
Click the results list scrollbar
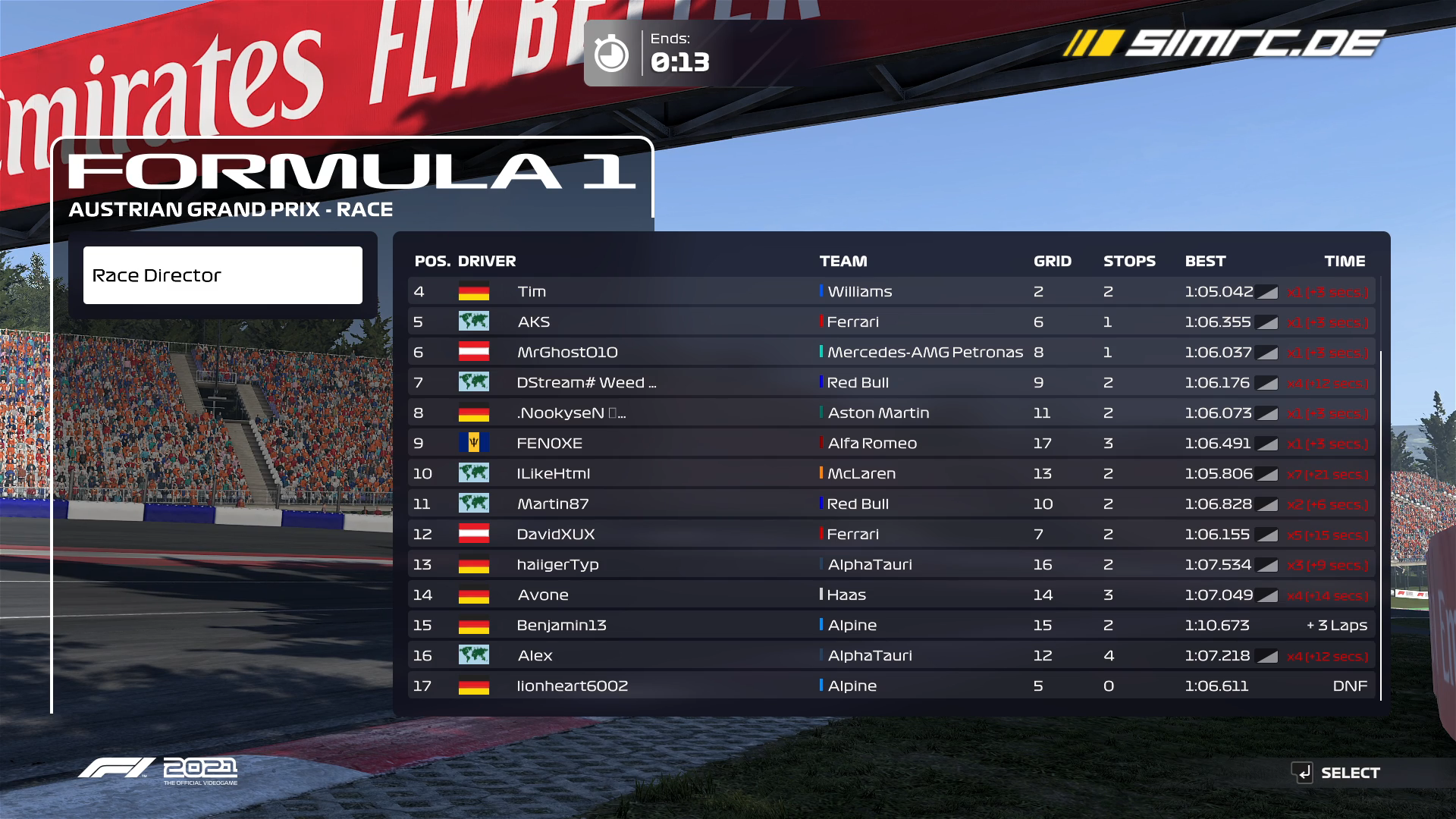click(x=1381, y=525)
